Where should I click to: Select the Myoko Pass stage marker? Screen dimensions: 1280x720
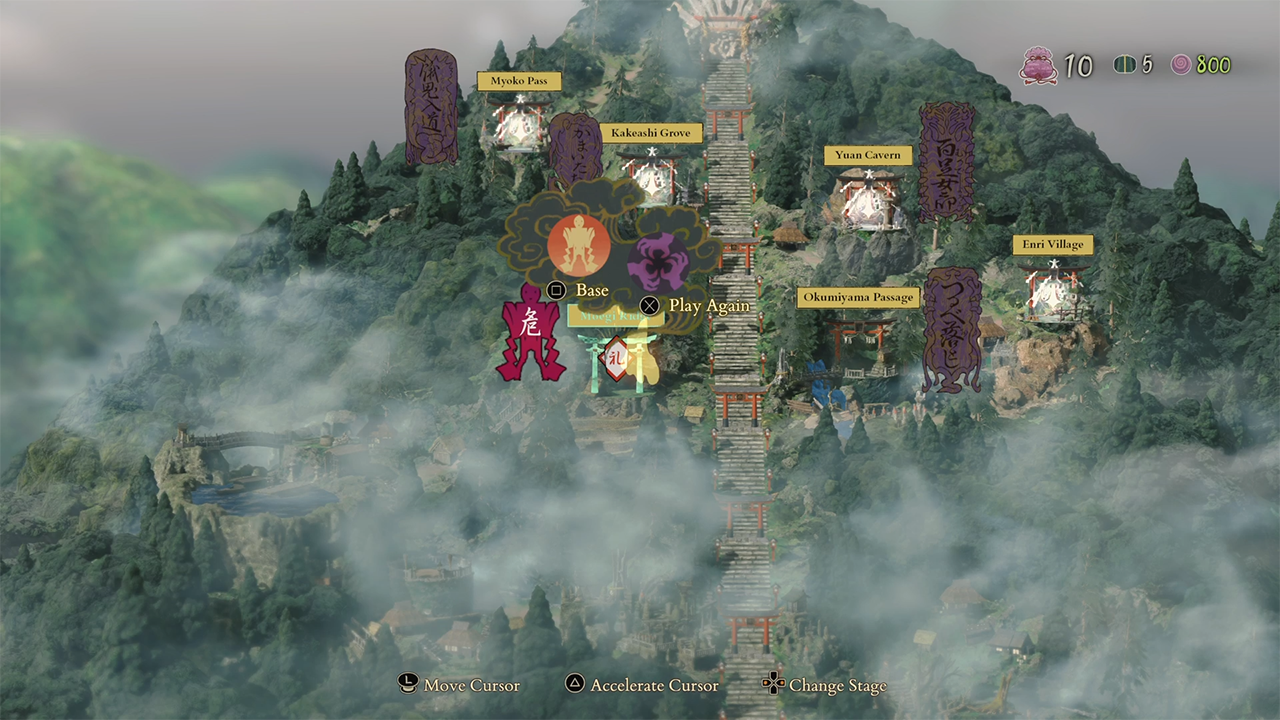pyautogui.click(x=519, y=124)
